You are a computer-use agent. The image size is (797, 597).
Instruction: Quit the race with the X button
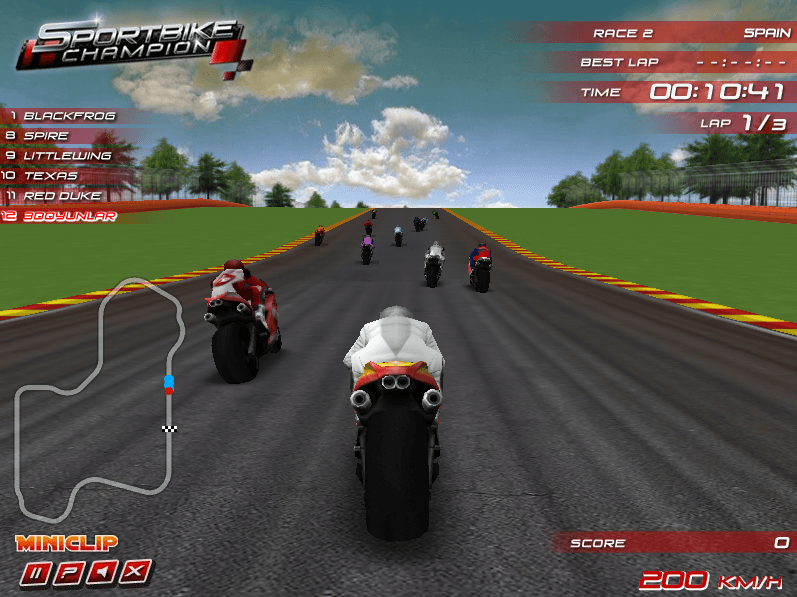tap(137, 573)
